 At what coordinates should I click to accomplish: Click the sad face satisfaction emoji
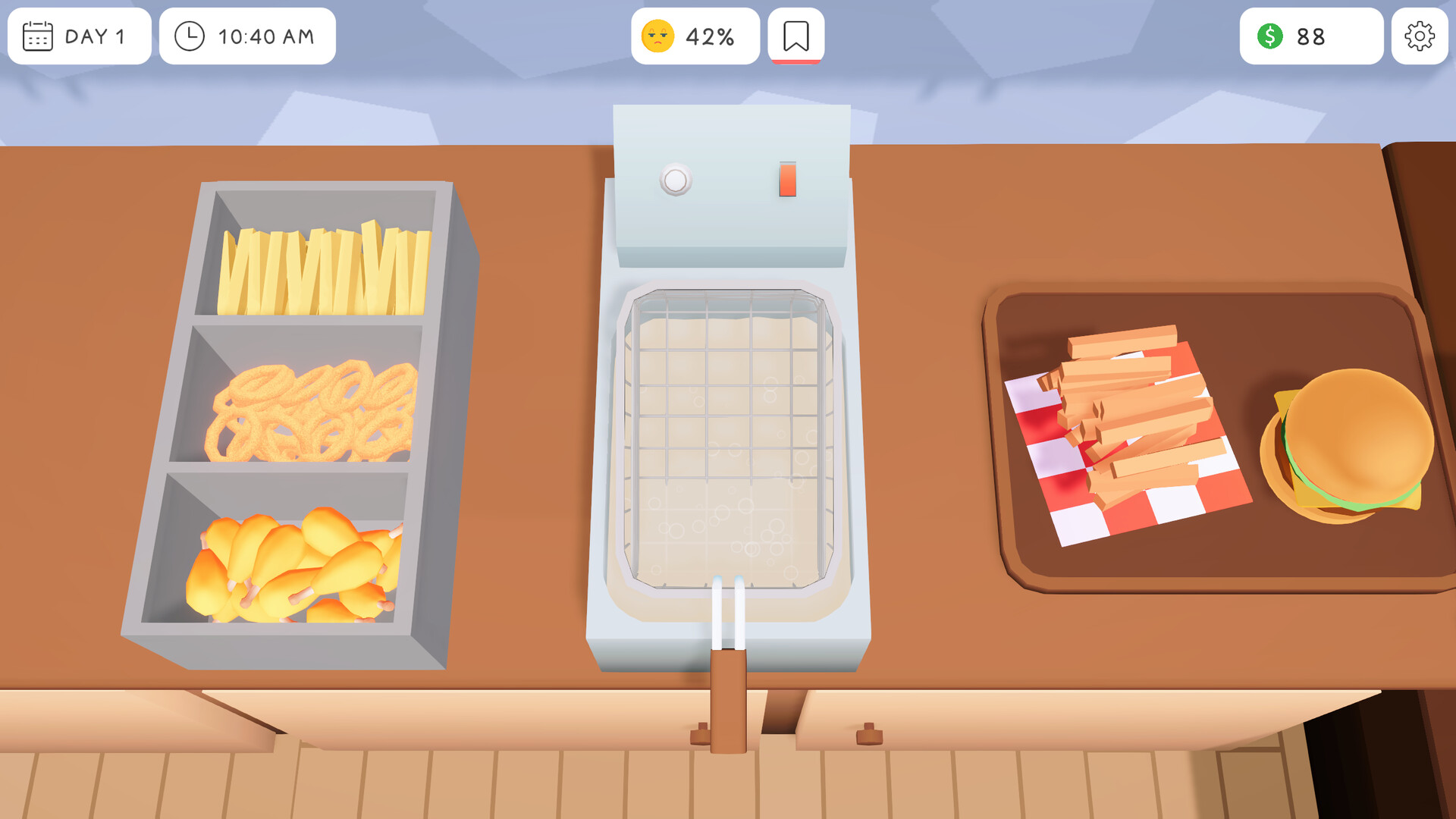click(659, 35)
